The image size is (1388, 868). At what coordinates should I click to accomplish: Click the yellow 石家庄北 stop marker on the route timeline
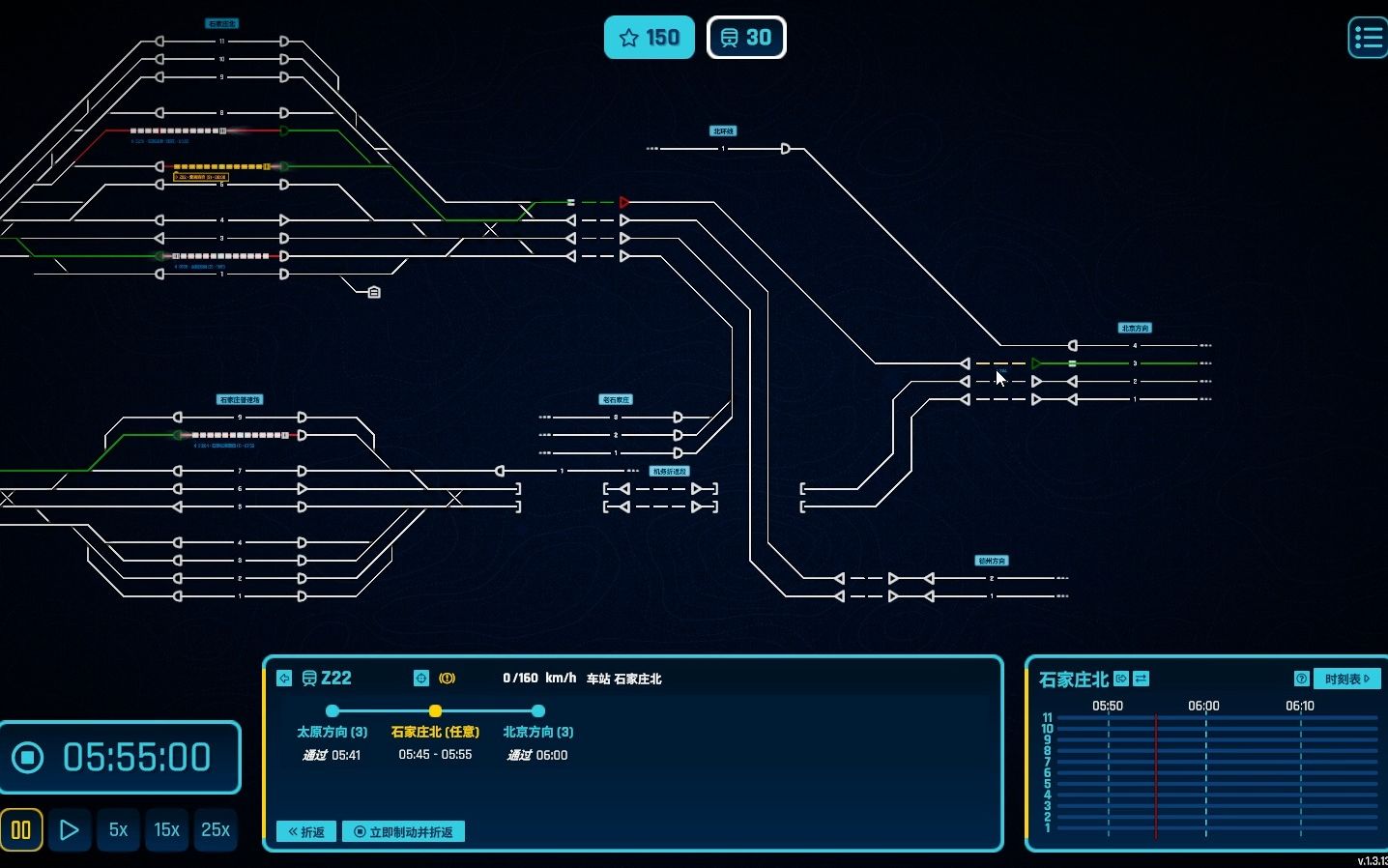point(435,711)
